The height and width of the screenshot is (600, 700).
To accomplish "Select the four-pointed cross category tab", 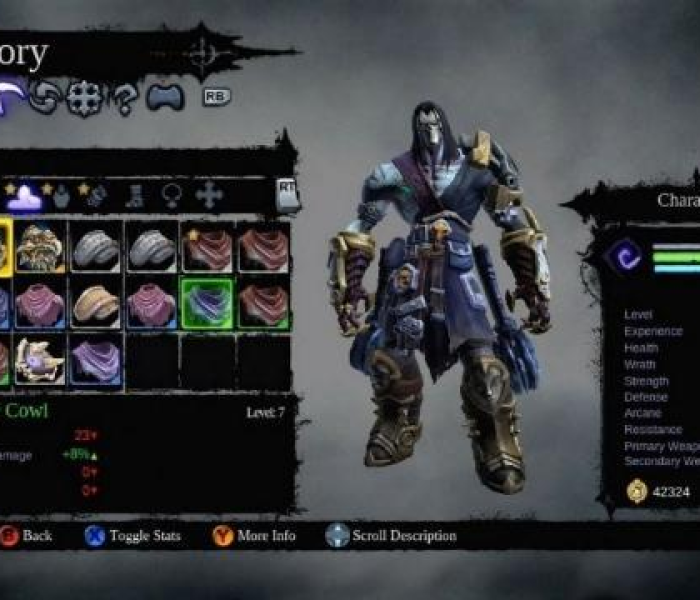I will click(209, 195).
